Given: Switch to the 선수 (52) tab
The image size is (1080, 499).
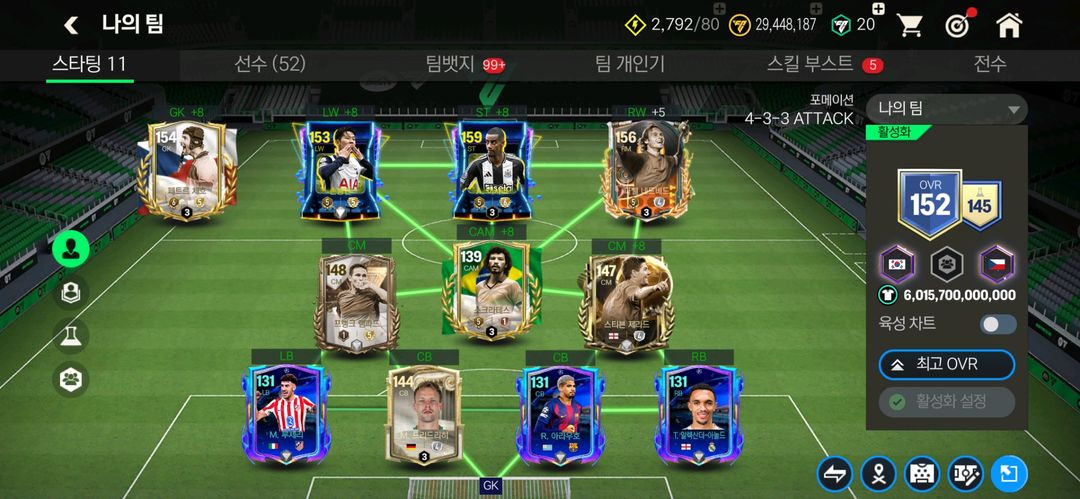Looking at the screenshot, I should tap(269, 65).
